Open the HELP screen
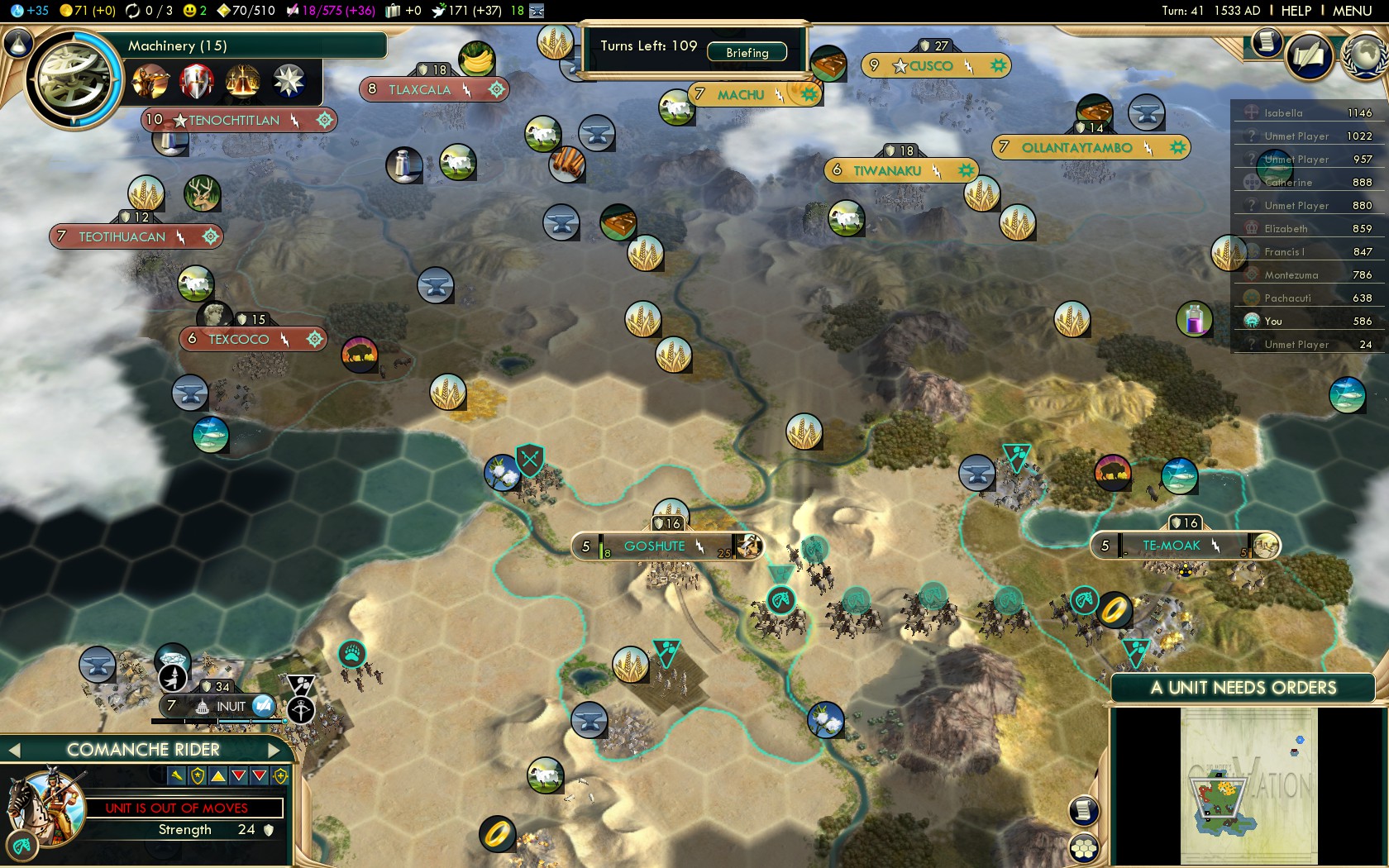 pos(1296,11)
